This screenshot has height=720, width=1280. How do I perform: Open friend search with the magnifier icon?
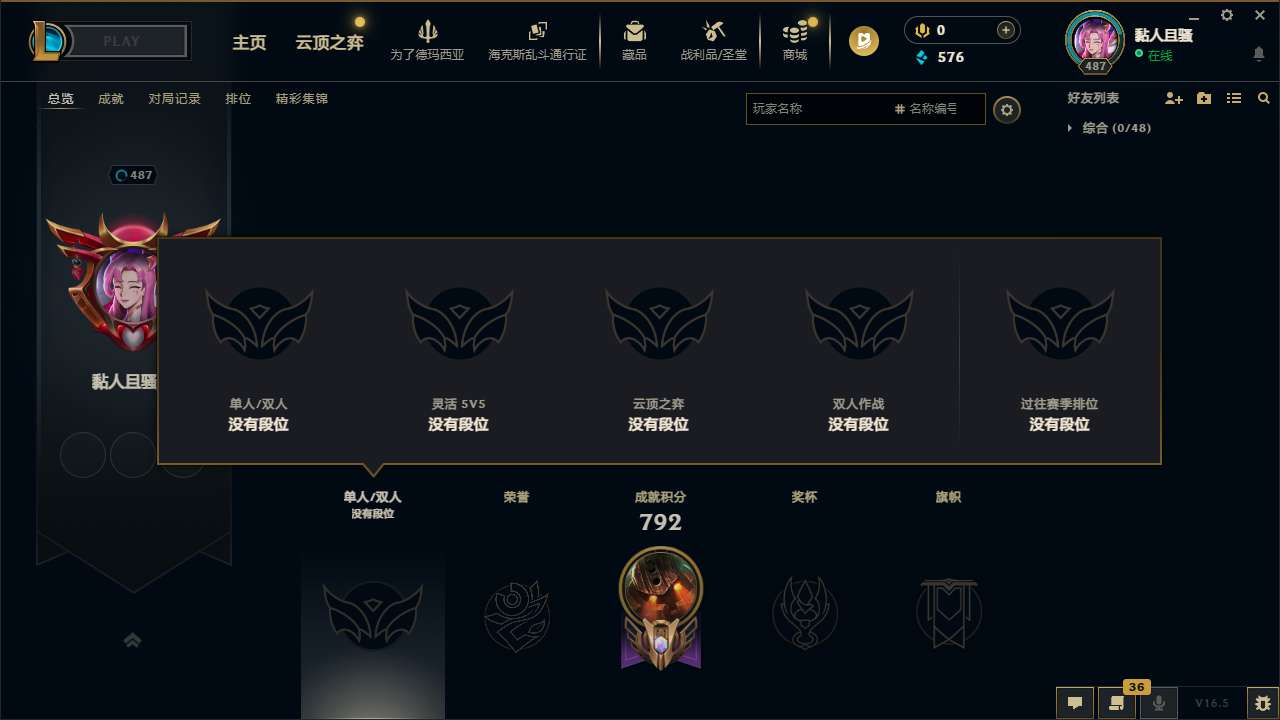(1264, 98)
